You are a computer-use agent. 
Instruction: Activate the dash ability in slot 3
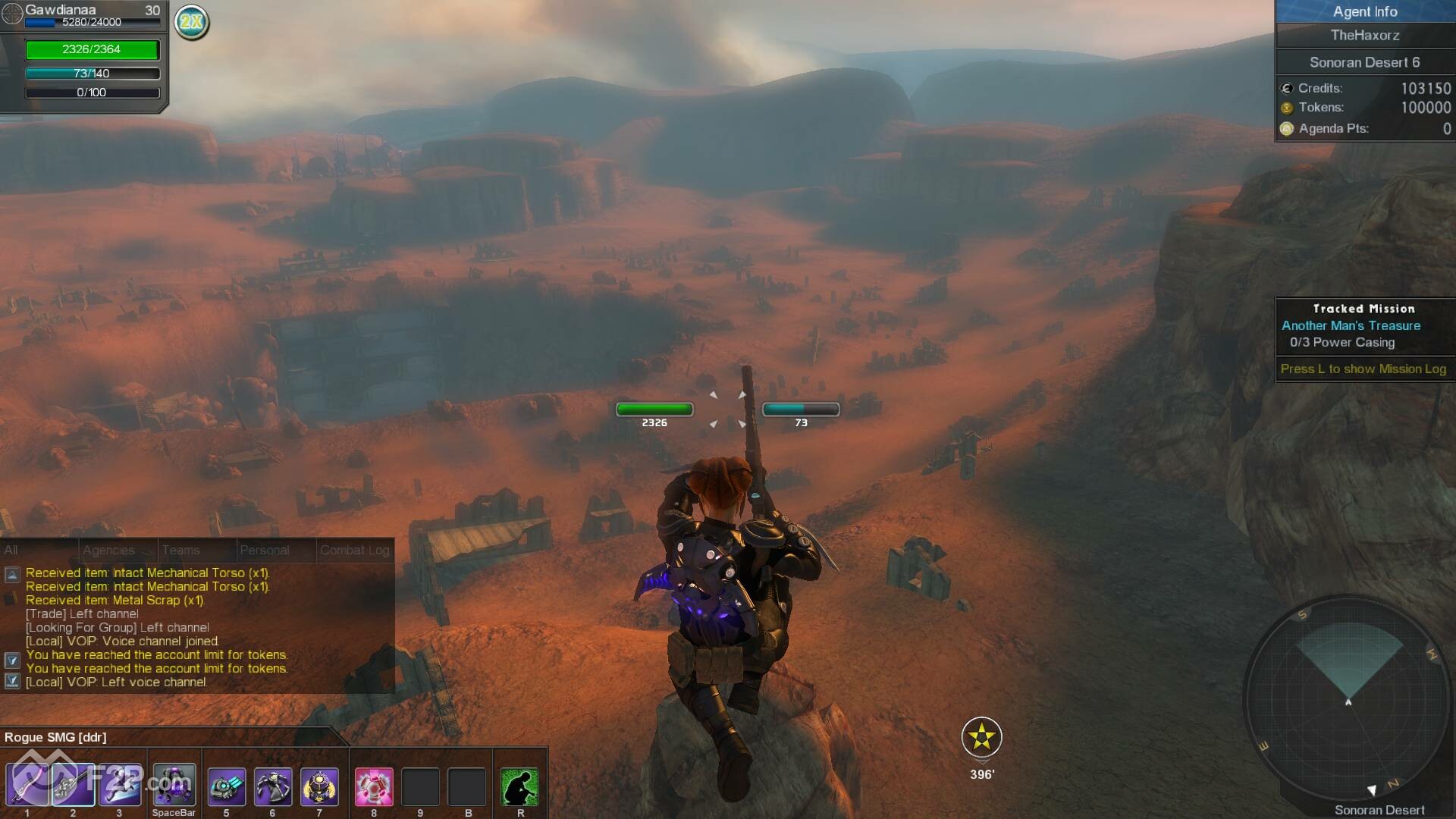click(x=120, y=786)
